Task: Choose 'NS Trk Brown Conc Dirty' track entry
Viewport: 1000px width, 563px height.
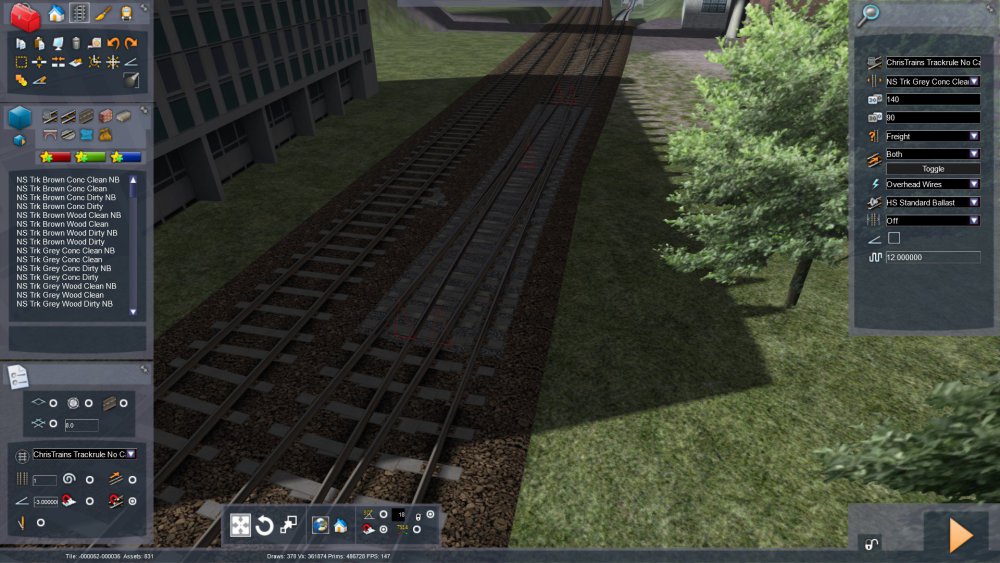Action: (60, 206)
